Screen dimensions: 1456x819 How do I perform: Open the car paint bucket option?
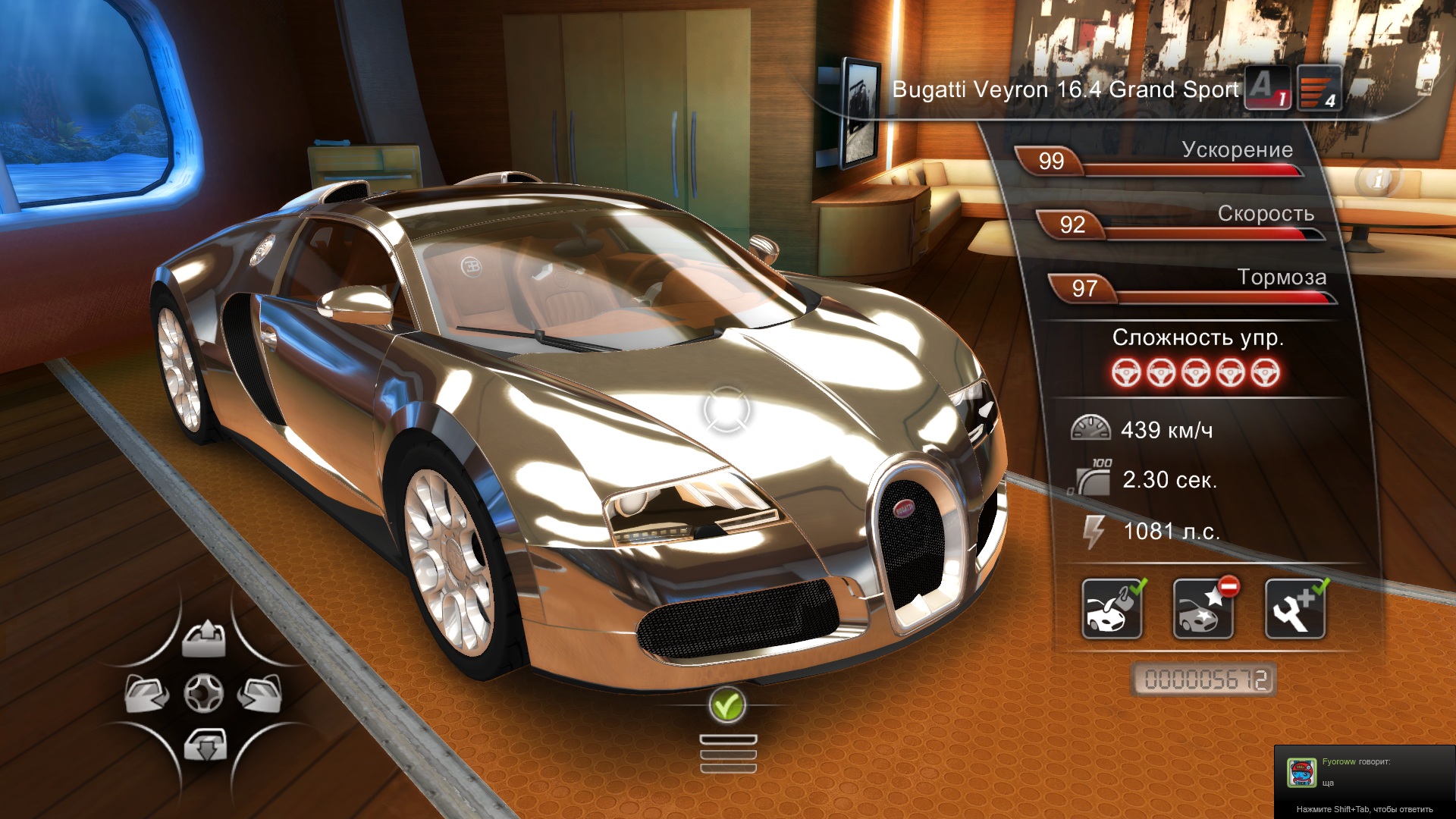[x=1112, y=609]
